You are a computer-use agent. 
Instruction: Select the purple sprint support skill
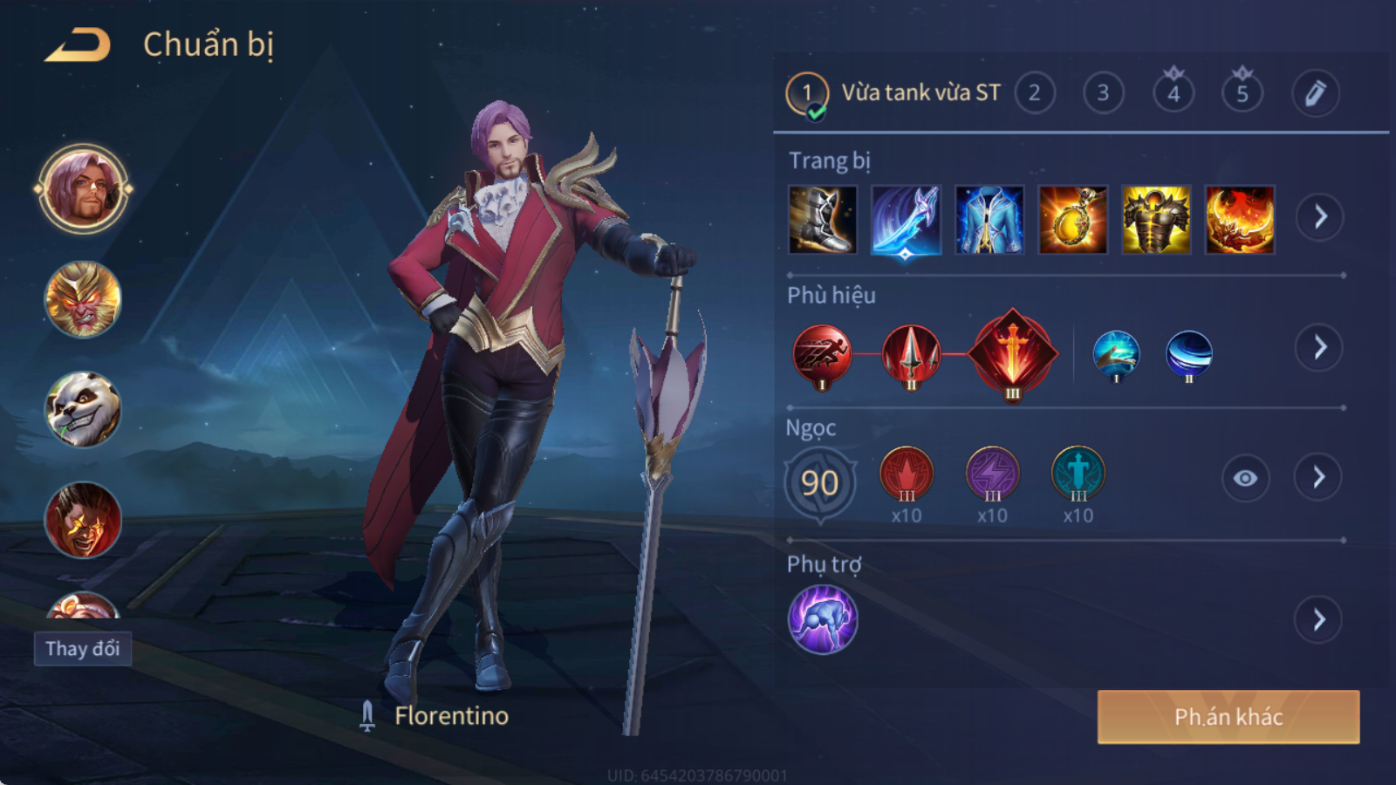tap(822, 620)
